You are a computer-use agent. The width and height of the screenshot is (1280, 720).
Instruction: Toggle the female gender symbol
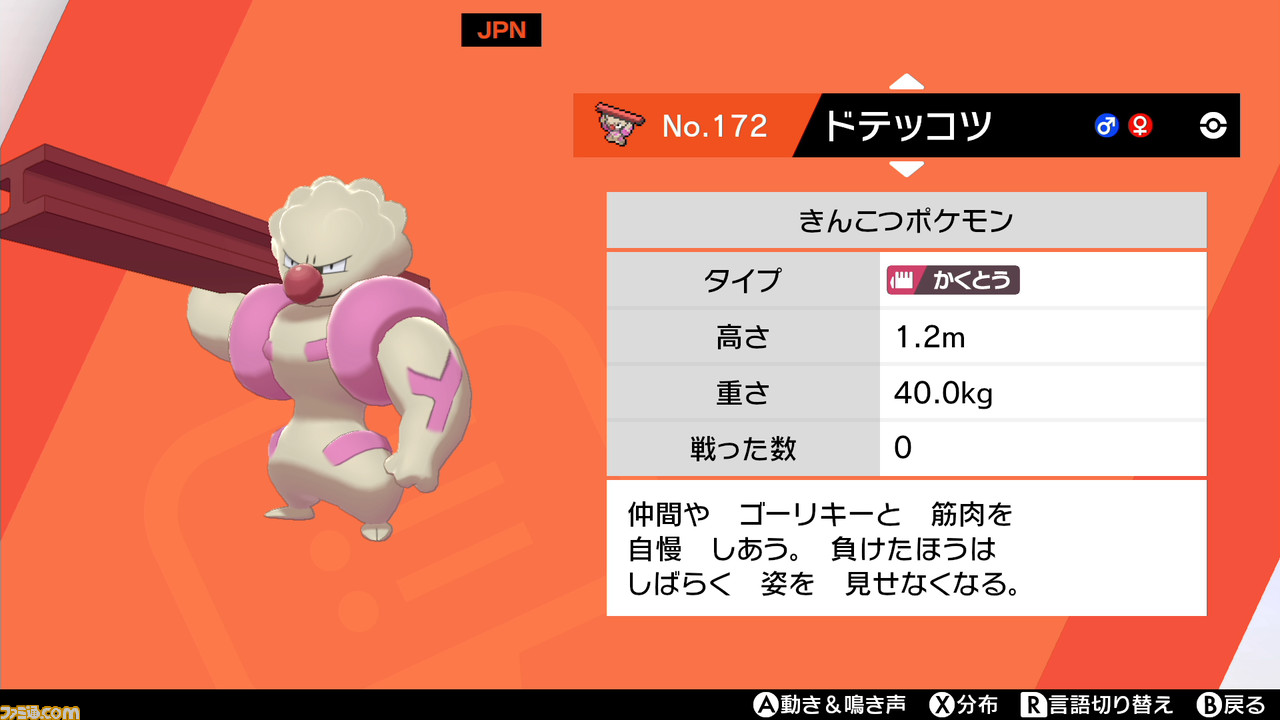(1138, 127)
